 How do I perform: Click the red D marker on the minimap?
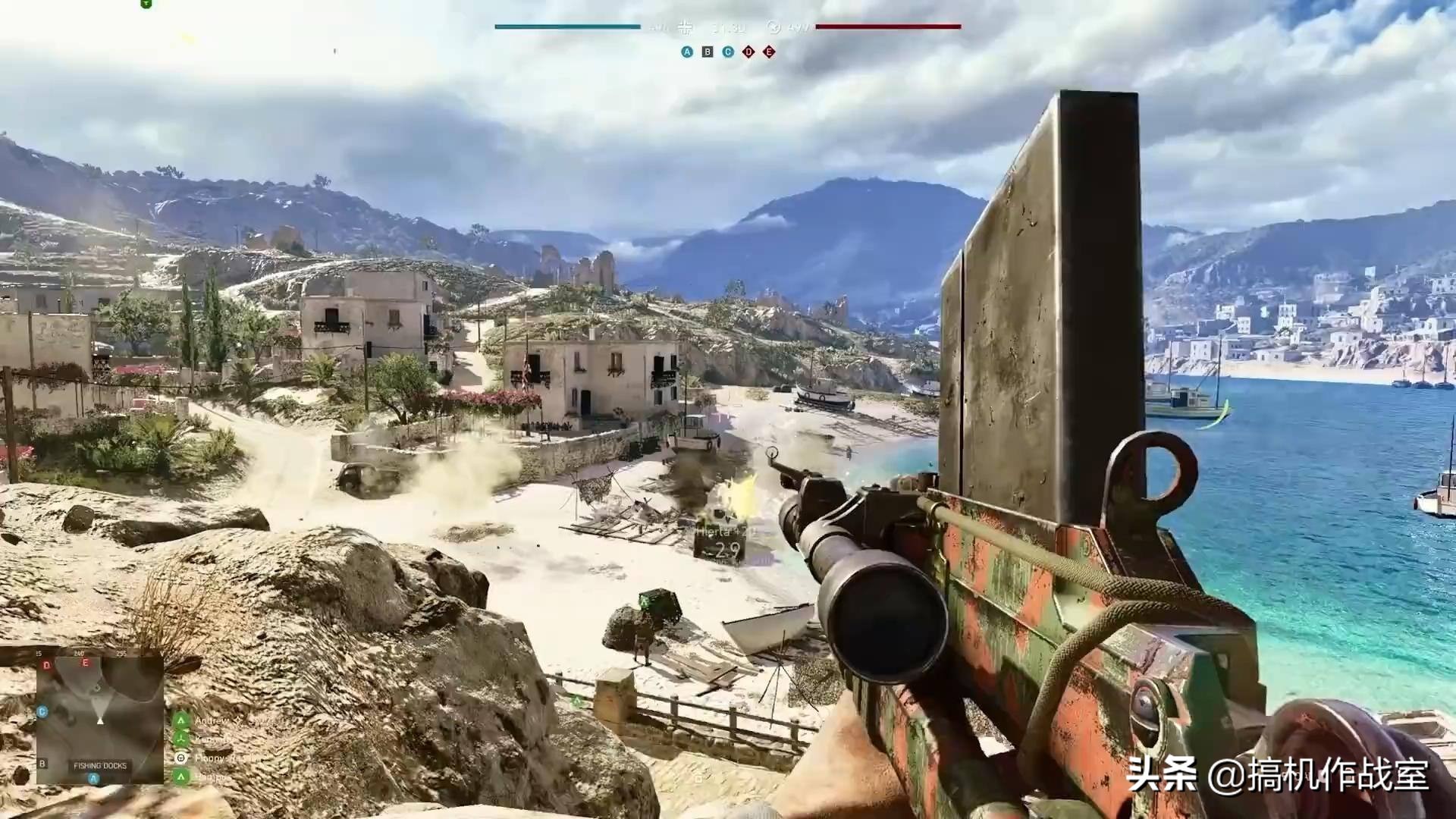click(47, 665)
